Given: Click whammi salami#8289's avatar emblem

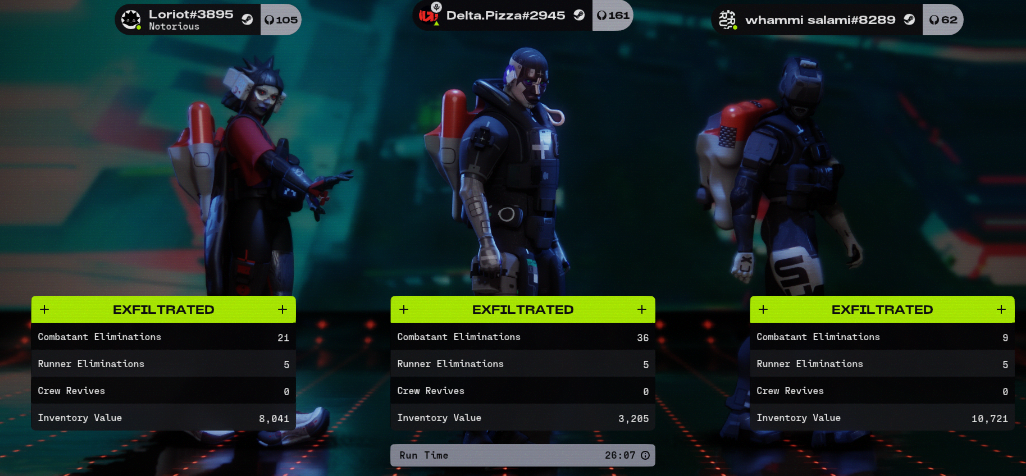Looking at the screenshot, I should (x=727, y=19).
